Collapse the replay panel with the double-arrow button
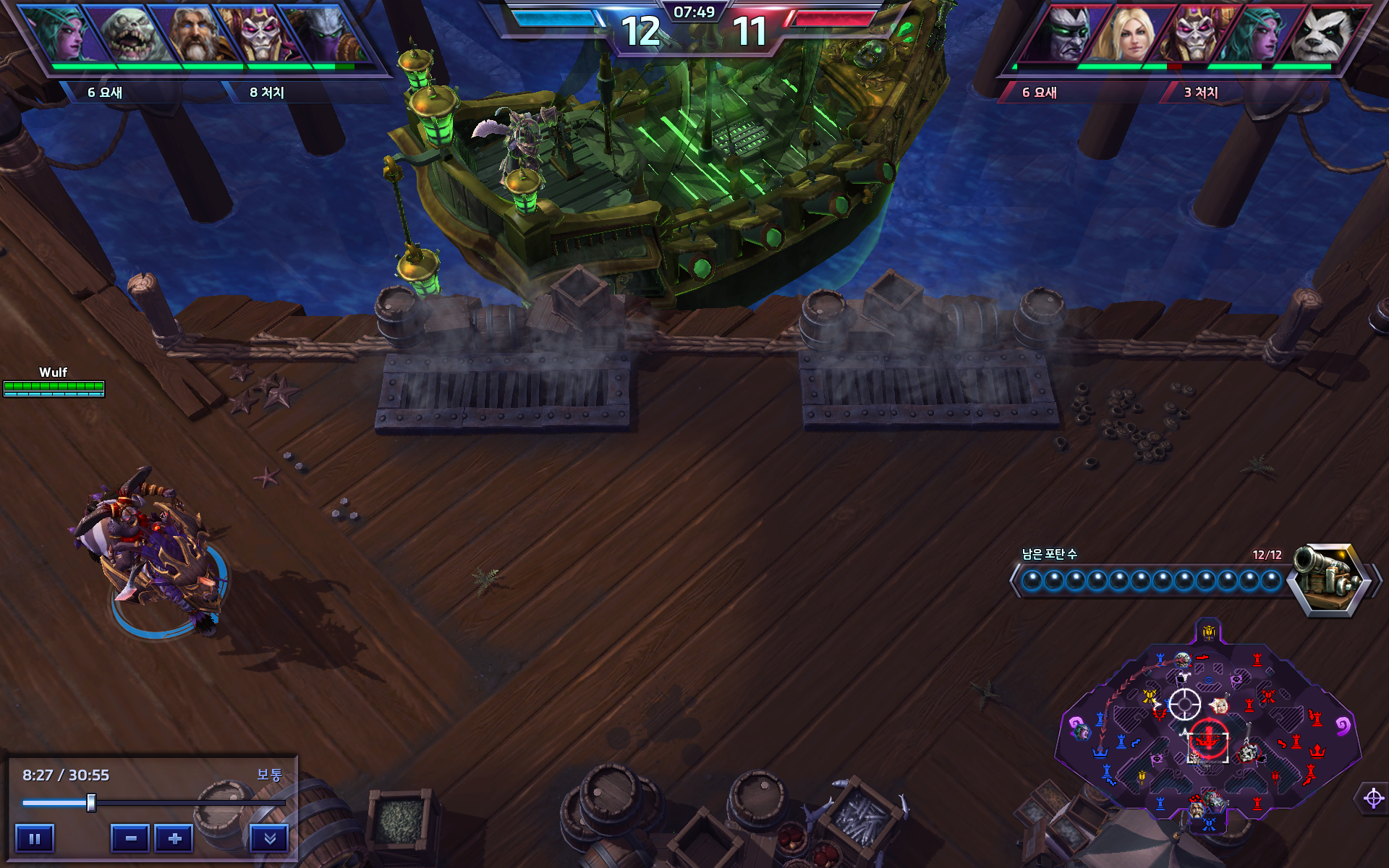1389x868 pixels. click(269, 839)
